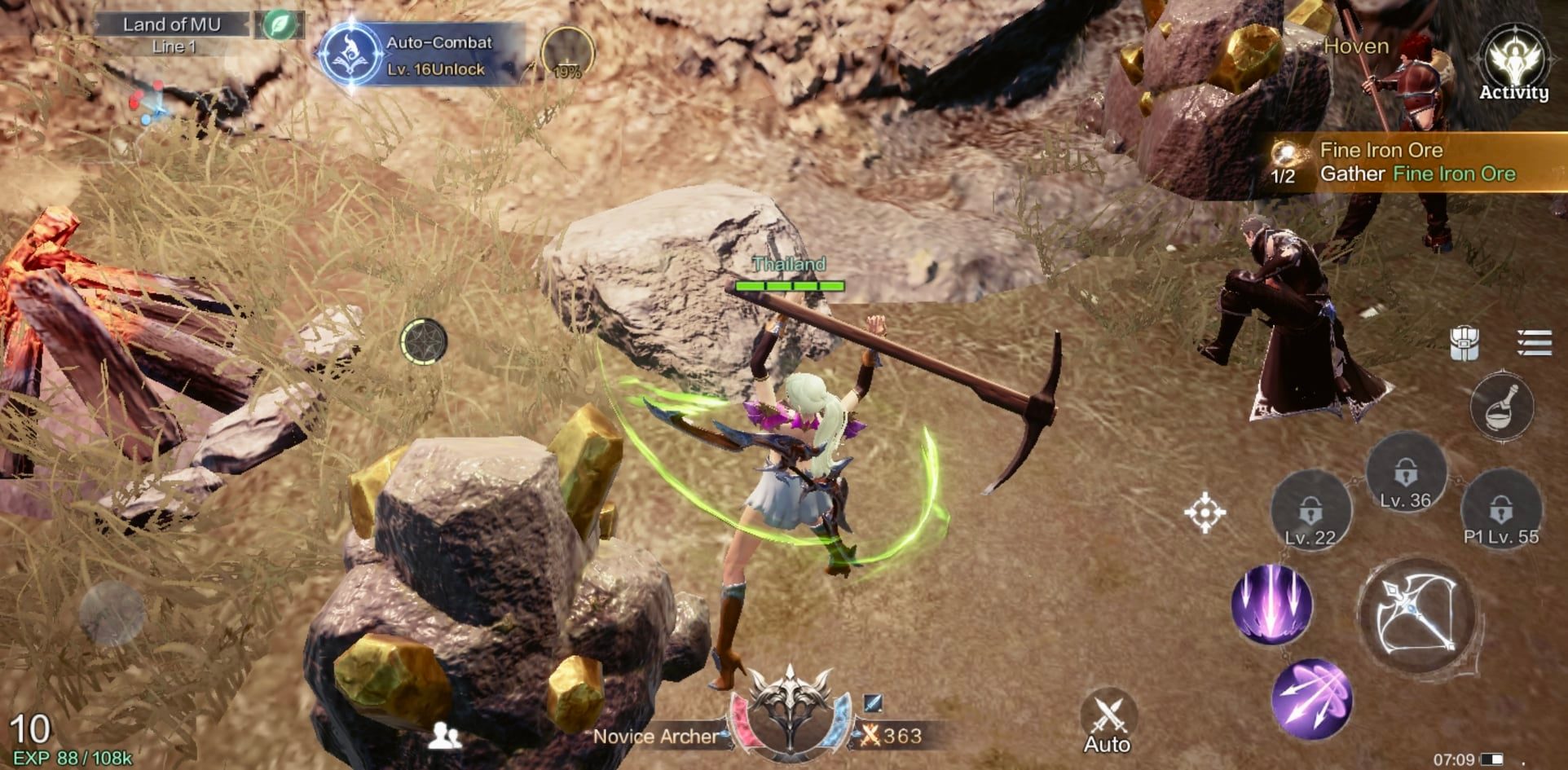Tap the 19% circular progress icon
The width and height of the screenshot is (1568, 770).
[567, 55]
